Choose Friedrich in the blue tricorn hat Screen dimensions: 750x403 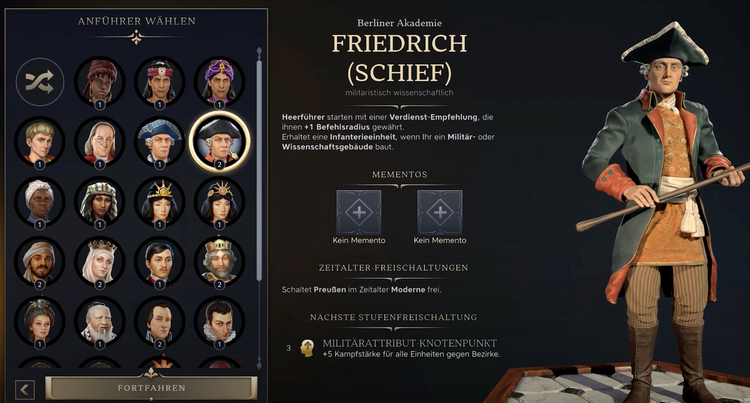tap(160, 142)
